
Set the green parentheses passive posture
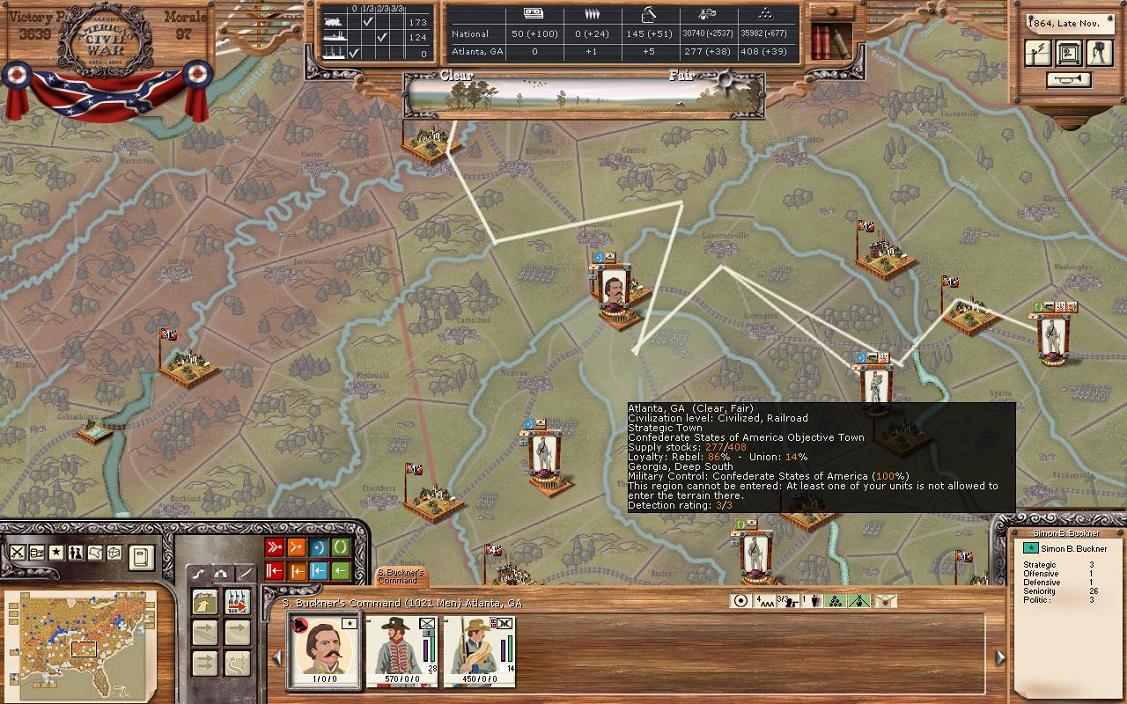[341, 547]
